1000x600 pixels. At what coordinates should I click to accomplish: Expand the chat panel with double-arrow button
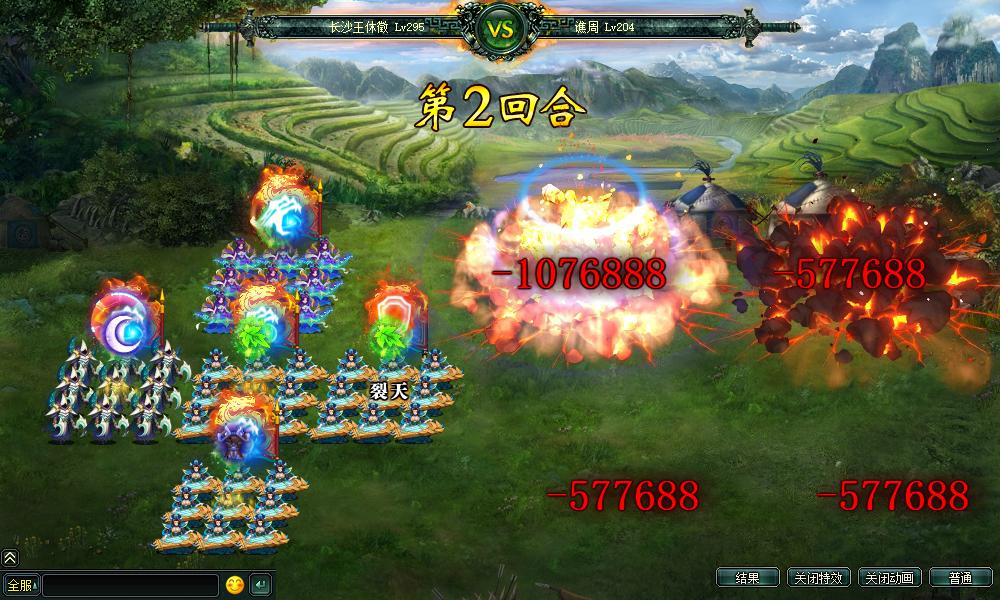10,558
